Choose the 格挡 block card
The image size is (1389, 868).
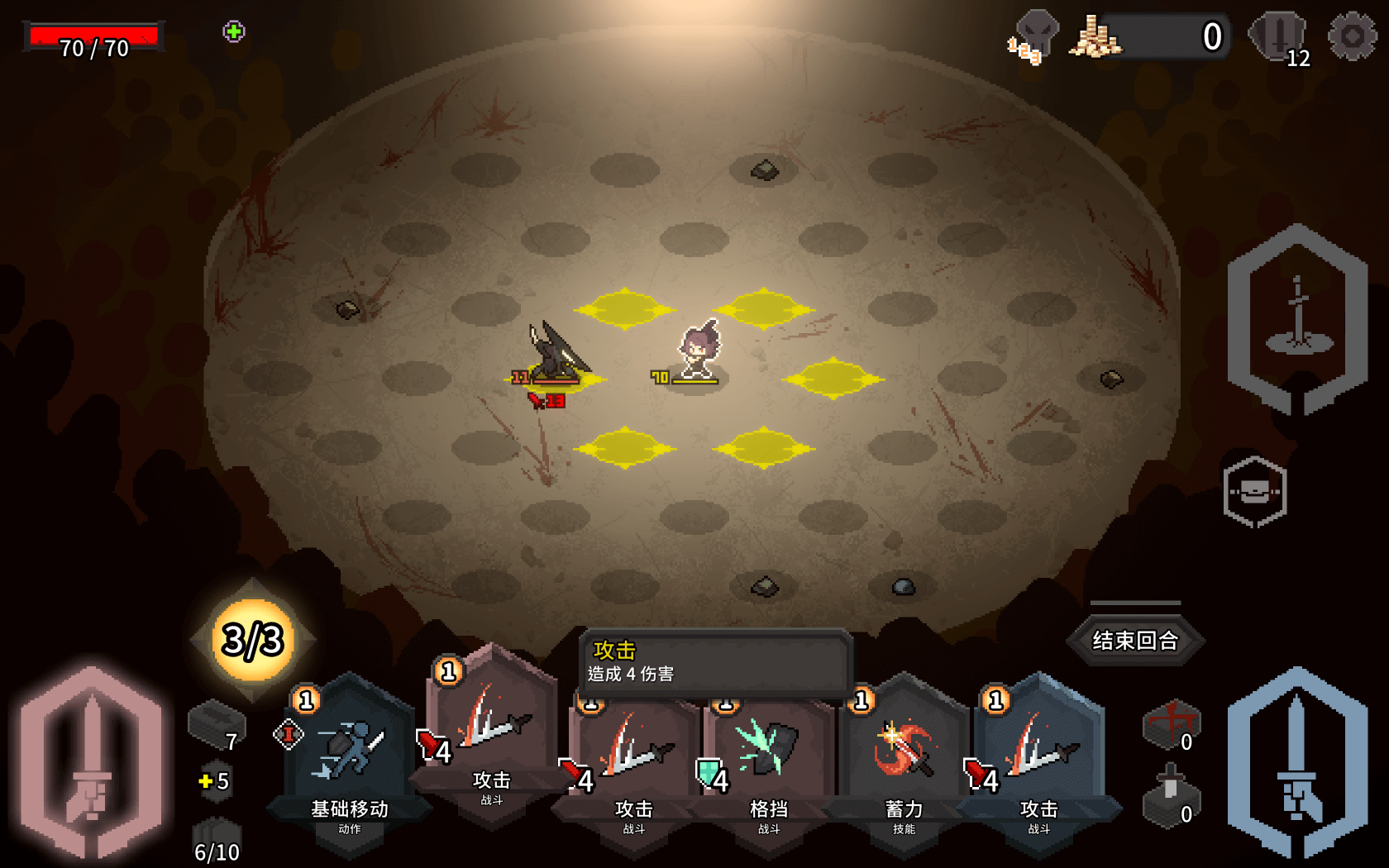[x=769, y=765]
